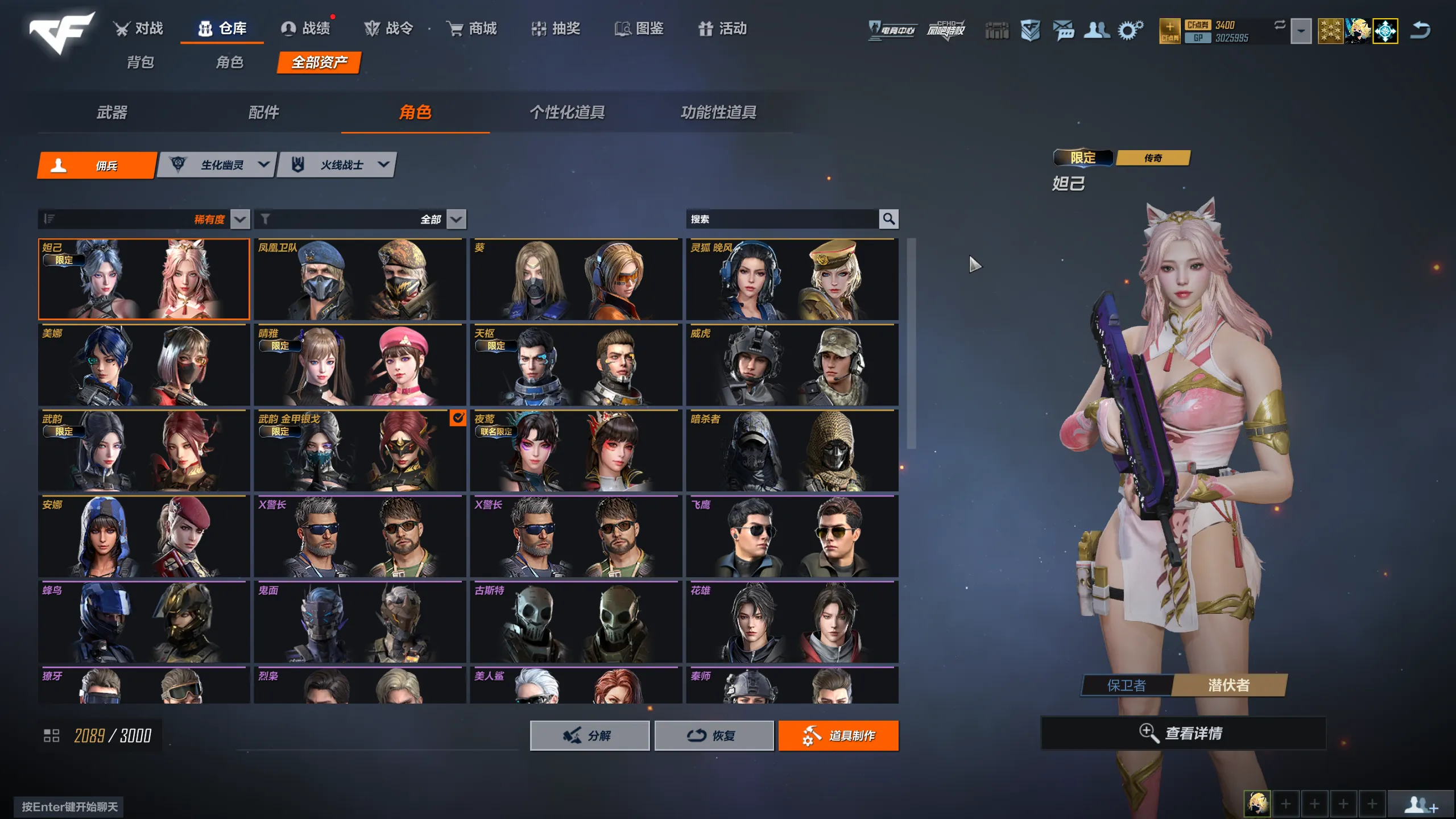Click the 恢复 restore button
The width and height of the screenshot is (1456, 819).
click(x=714, y=735)
